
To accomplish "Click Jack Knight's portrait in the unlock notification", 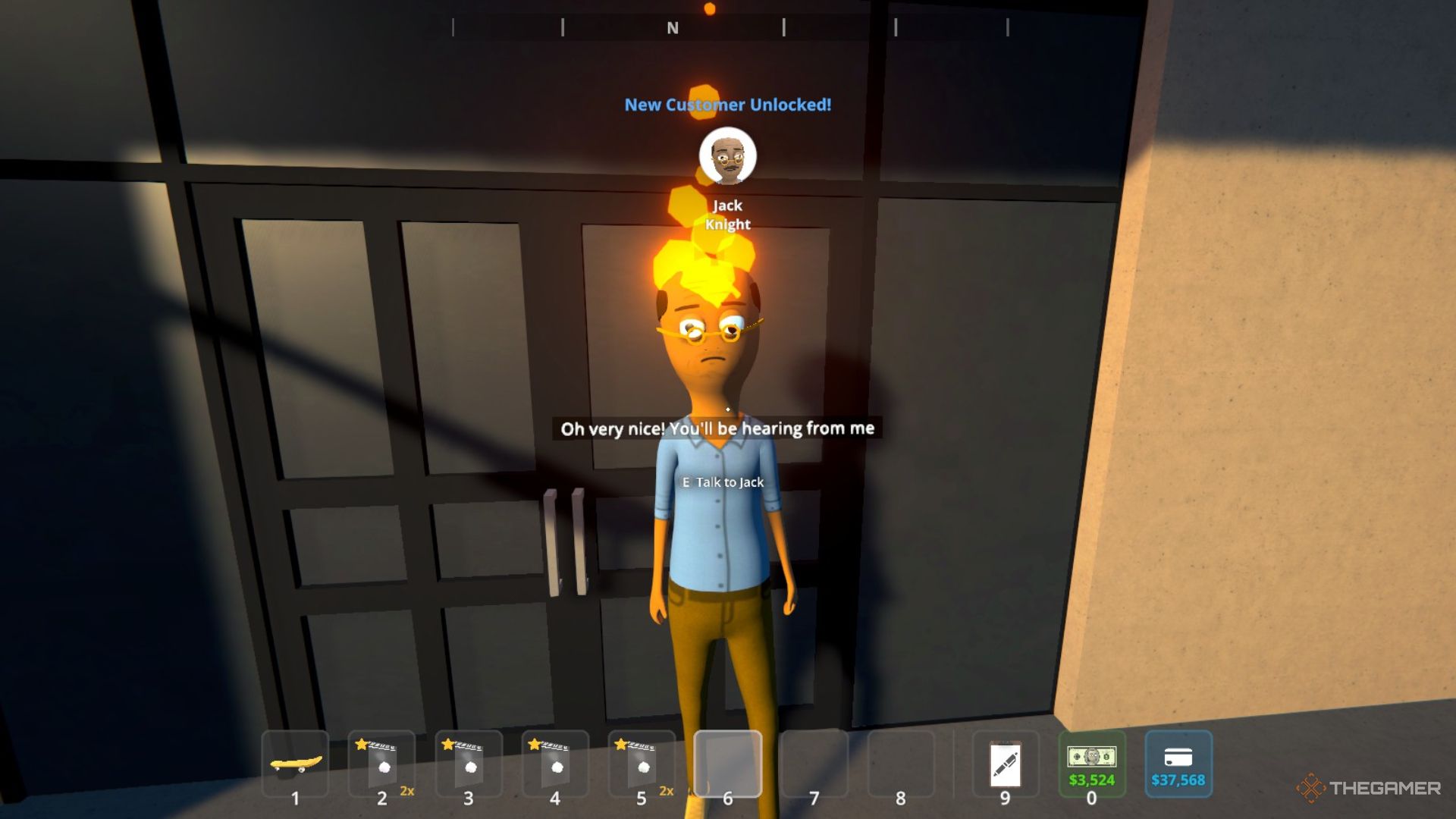I will click(x=727, y=156).
